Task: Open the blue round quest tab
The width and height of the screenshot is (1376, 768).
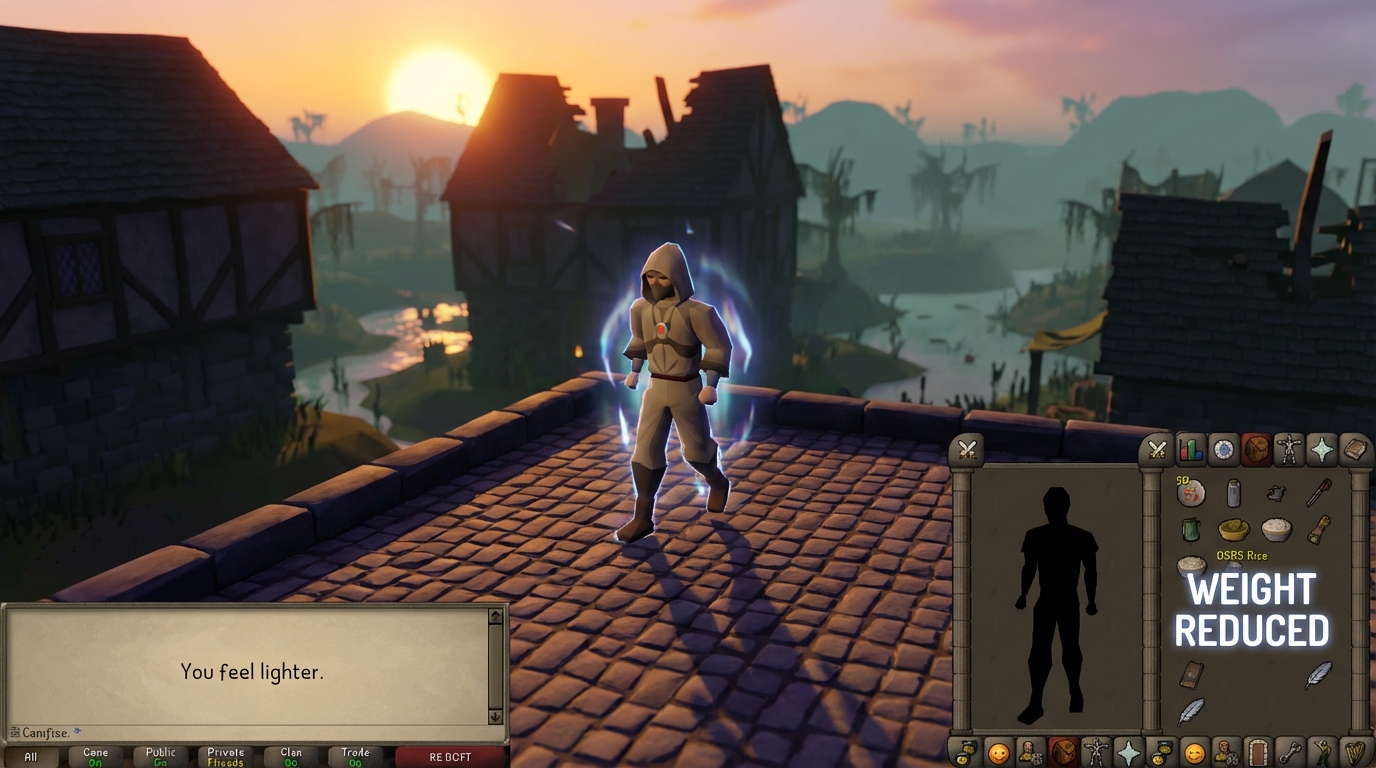Action: click(1223, 450)
